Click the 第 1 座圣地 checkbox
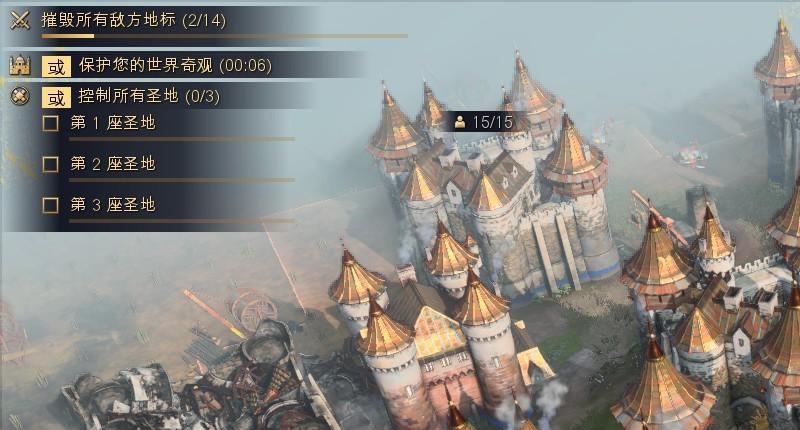The width and height of the screenshot is (800, 430). coord(51,124)
